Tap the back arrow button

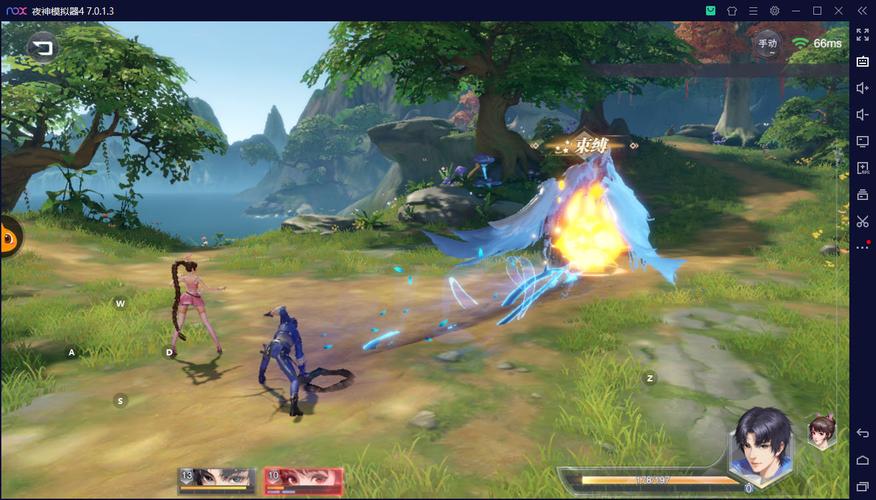click(41, 46)
